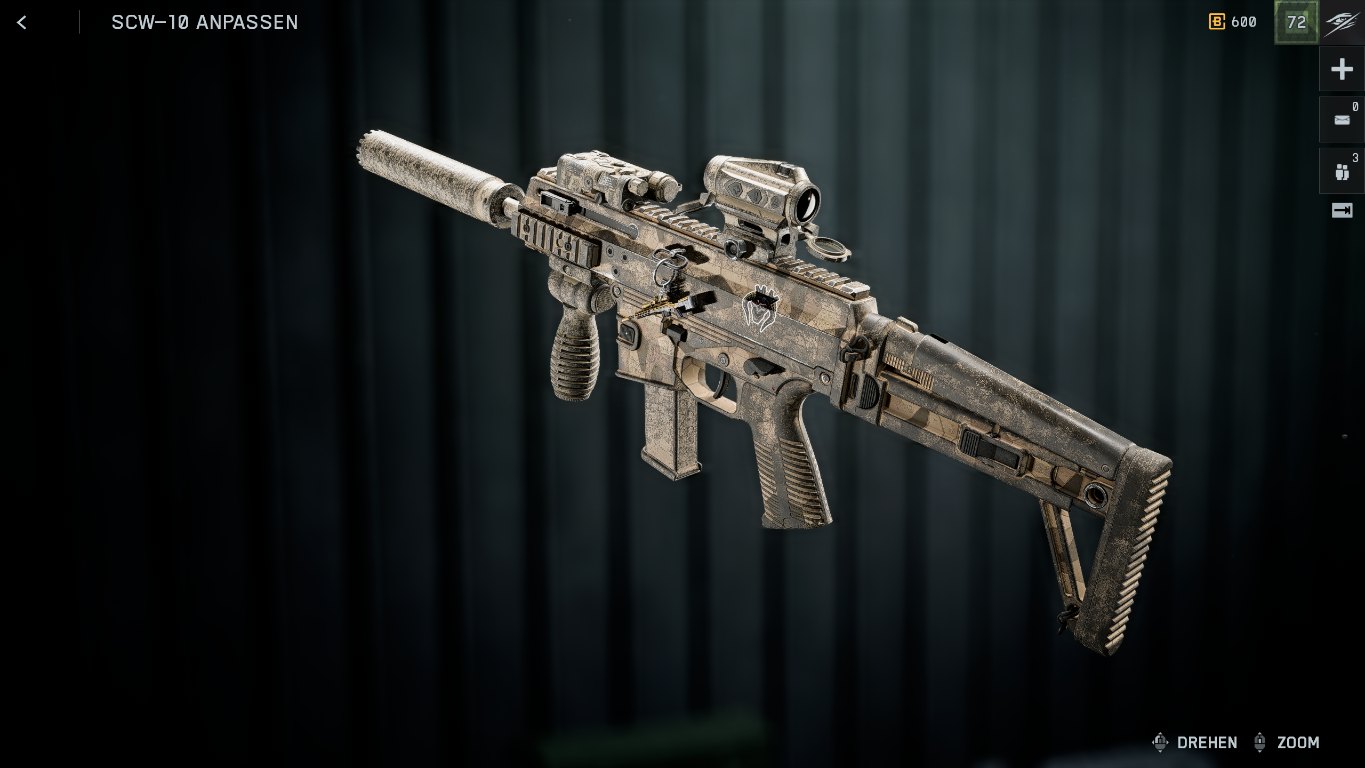Click the back arrow to leave the gunsmith
This screenshot has height=768, width=1365.
[x=21, y=22]
